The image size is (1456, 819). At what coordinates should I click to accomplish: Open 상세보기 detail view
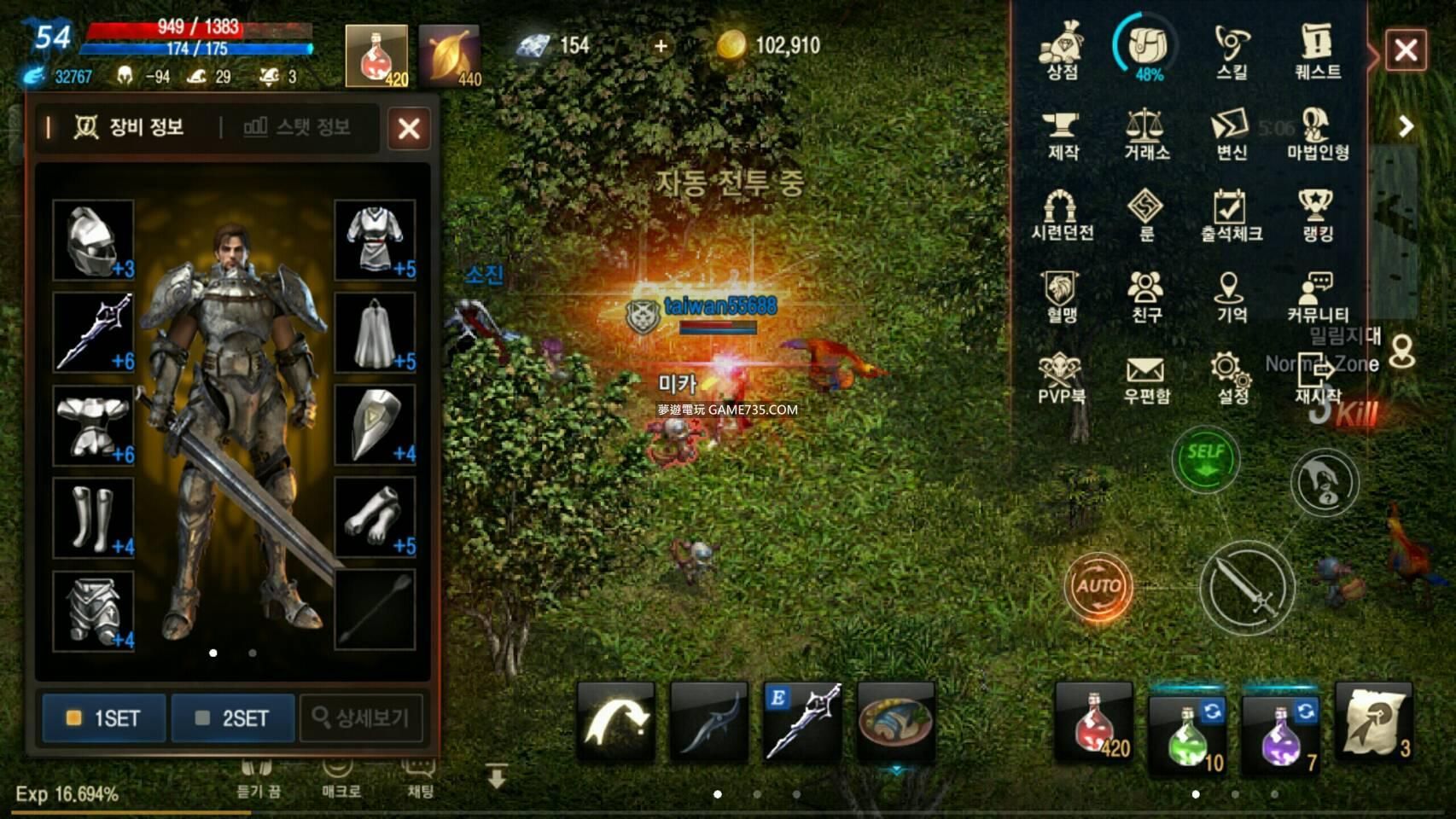pyautogui.click(x=361, y=718)
